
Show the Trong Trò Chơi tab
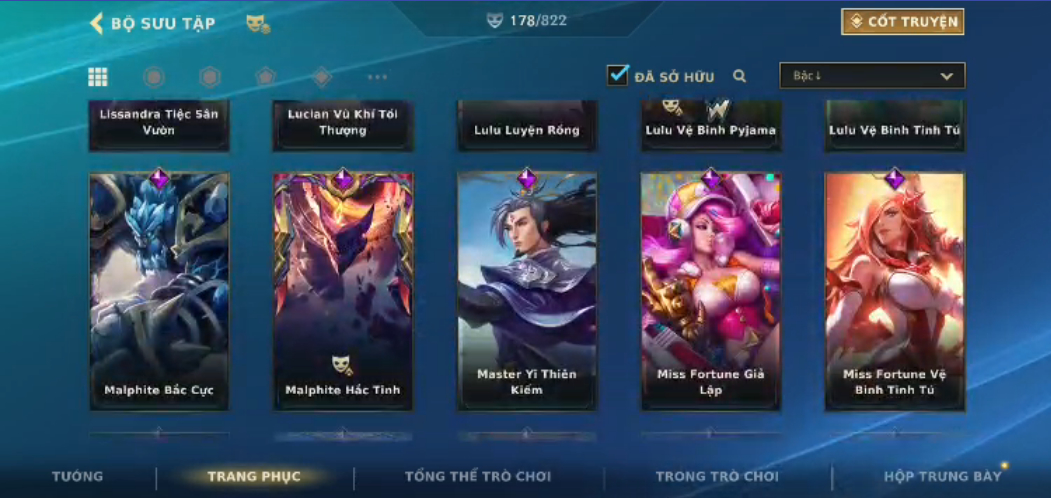point(717,477)
